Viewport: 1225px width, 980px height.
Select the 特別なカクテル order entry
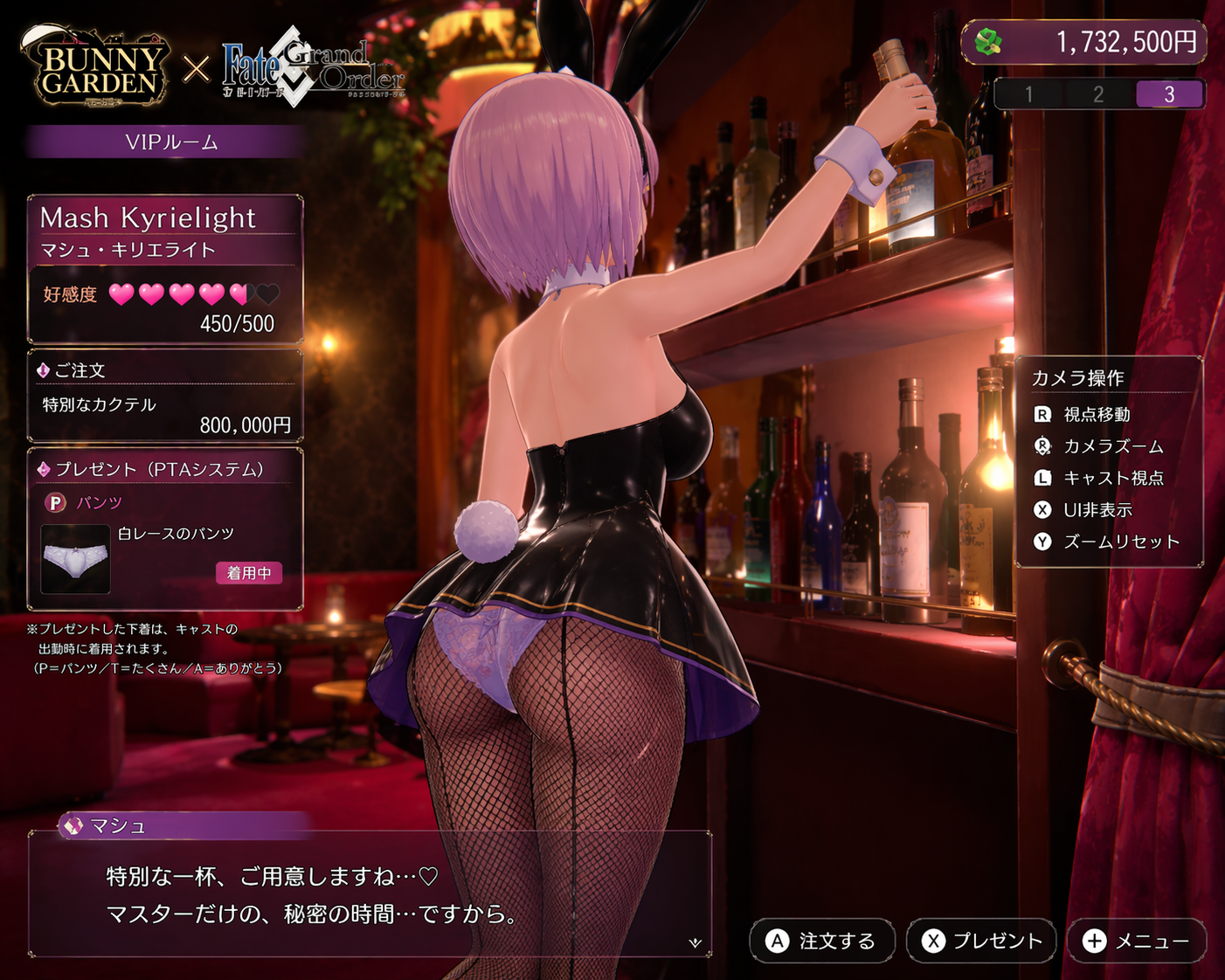(x=100, y=404)
